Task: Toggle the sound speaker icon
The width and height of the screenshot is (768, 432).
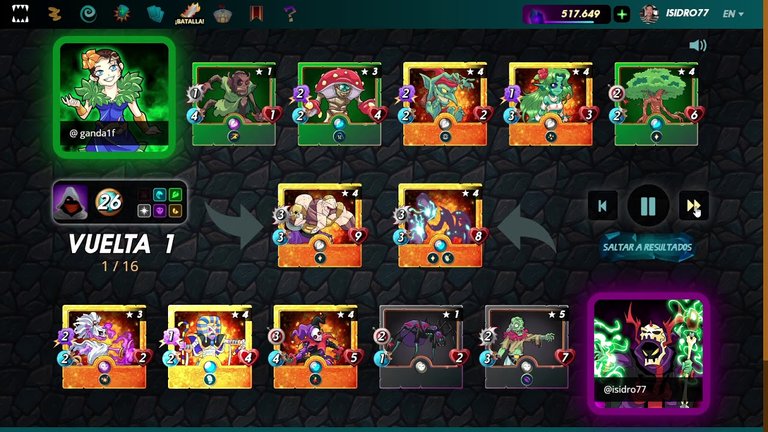Action: (x=697, y=45)
